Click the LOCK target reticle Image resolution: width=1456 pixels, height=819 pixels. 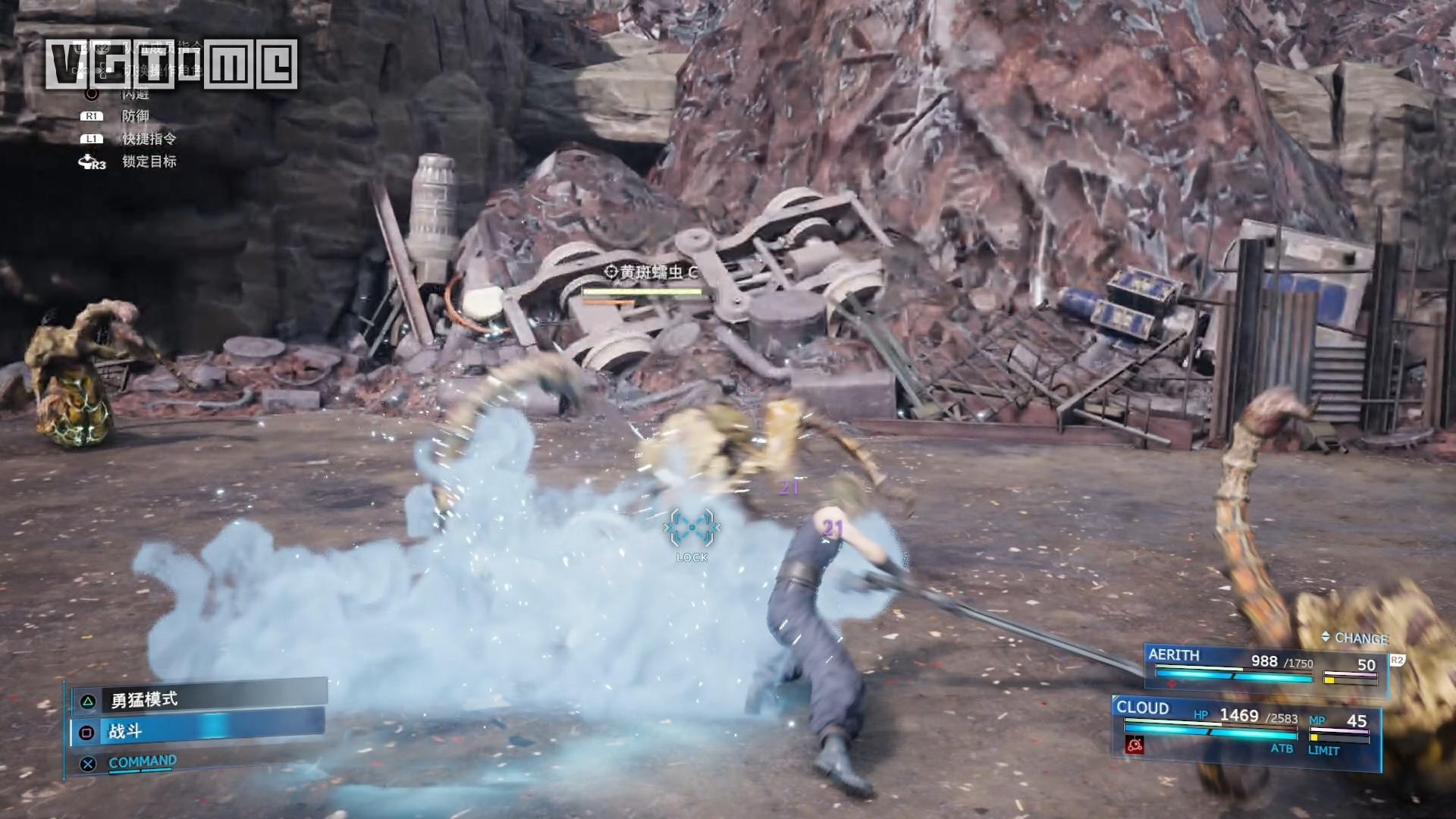click(692, 529)
